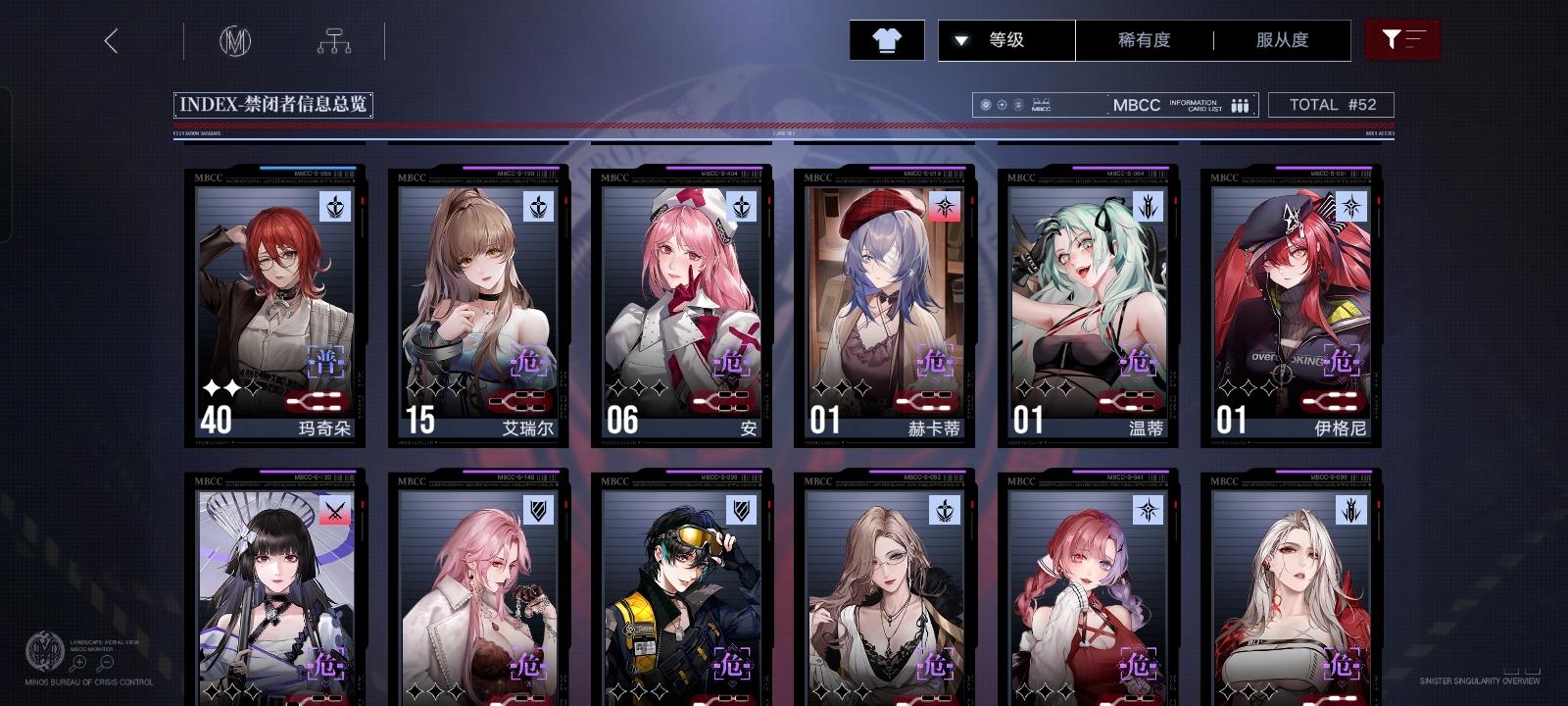Click the TOTAL #52 counter
The width and height of the screenshot is (1568, 706).
pos(1332,104)
